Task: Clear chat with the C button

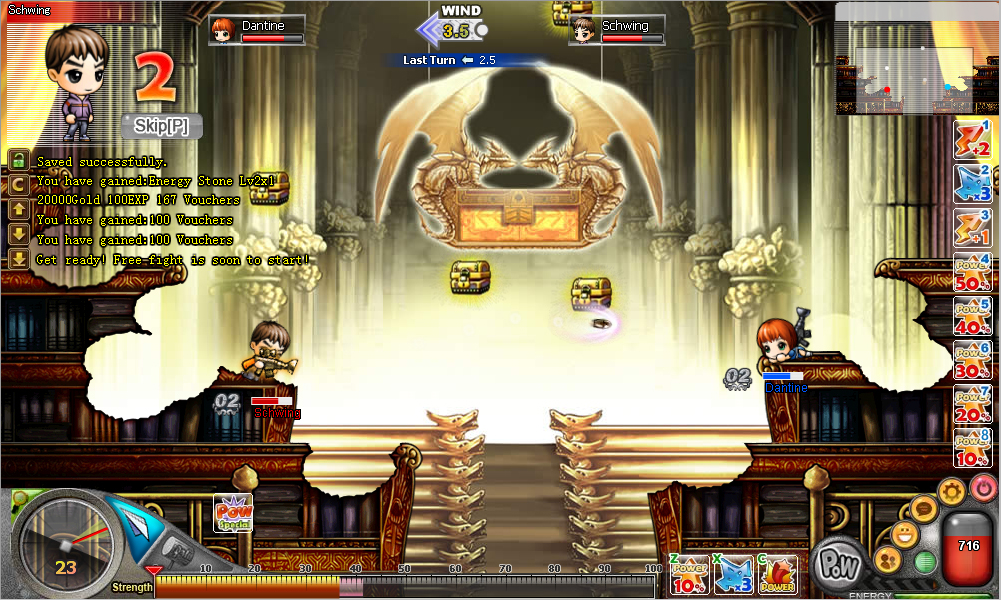Action: point(18,185)
